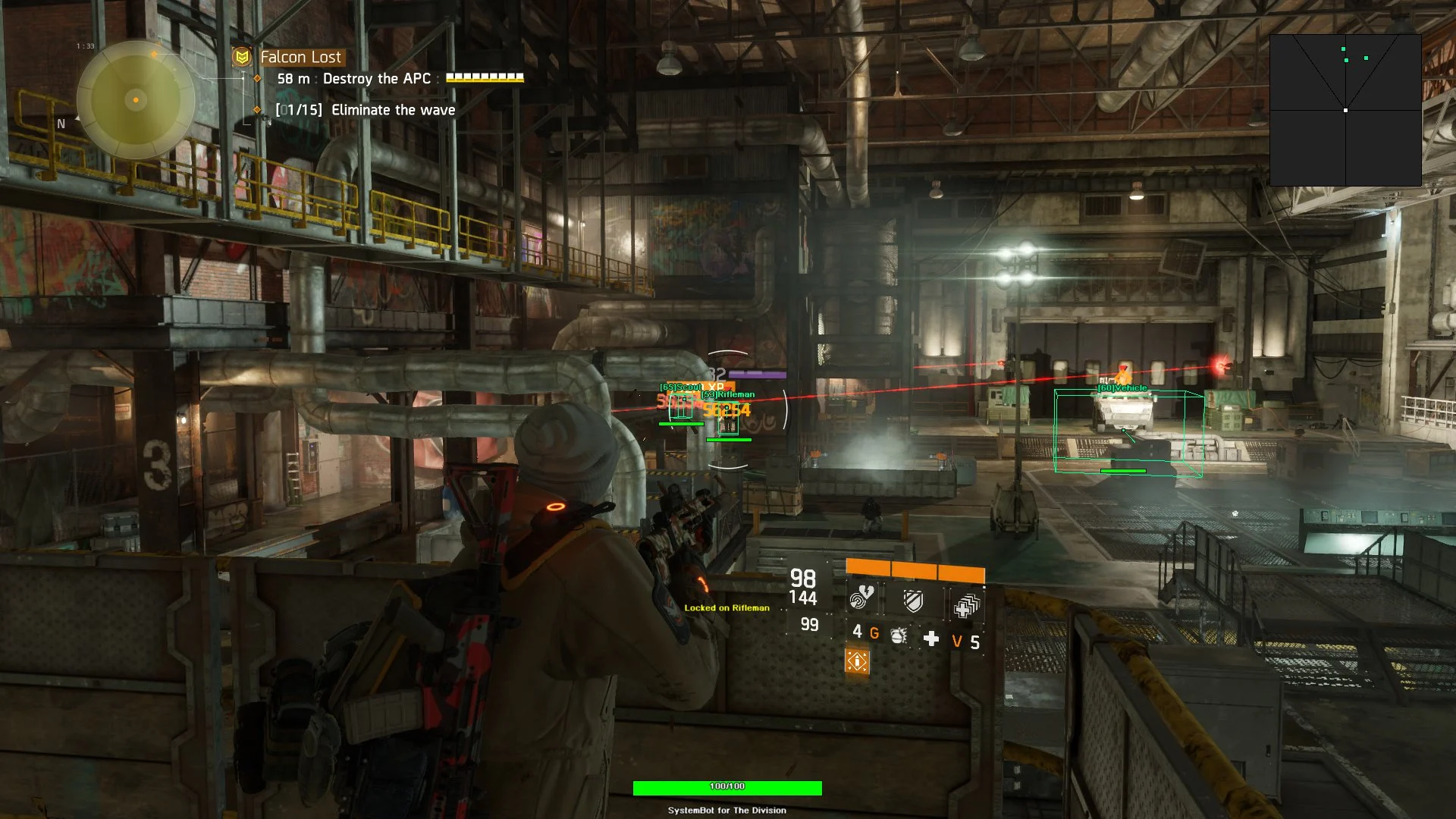Select the grenade icon
This screenshot has height=819, width=1456.
[899, 635]
